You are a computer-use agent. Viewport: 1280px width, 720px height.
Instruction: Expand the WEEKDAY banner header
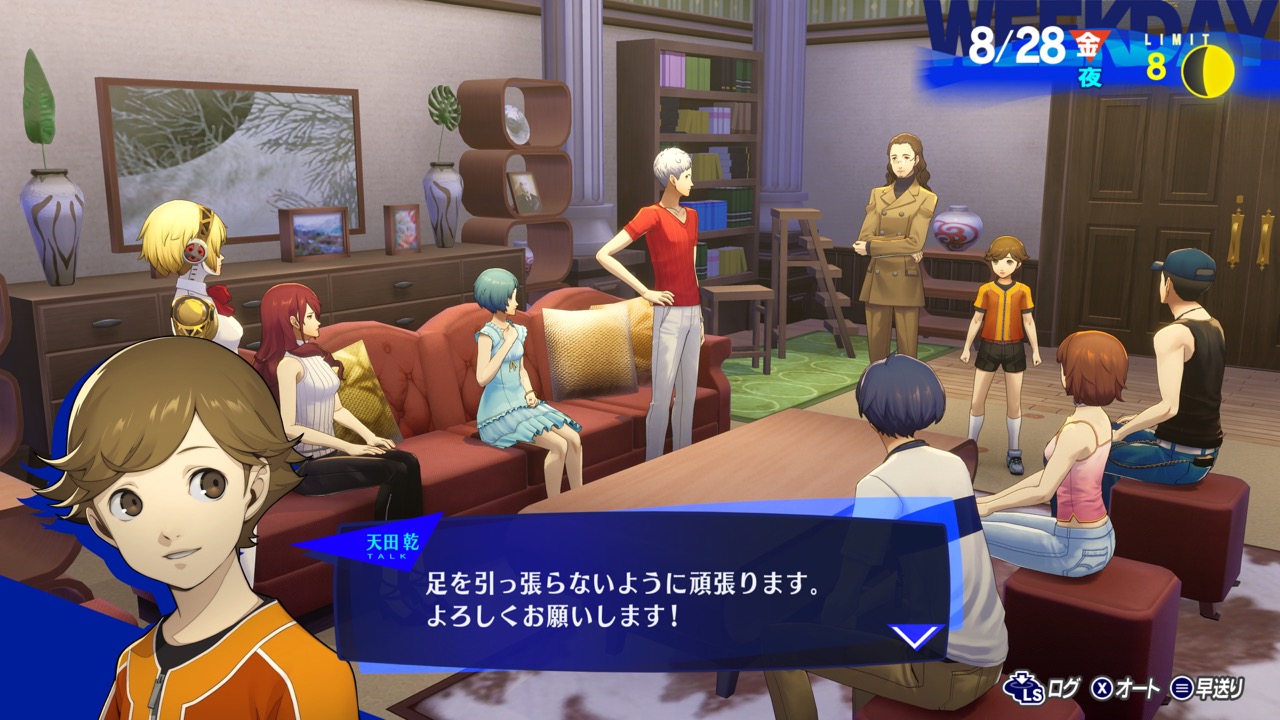click(x=1080, y=18)
